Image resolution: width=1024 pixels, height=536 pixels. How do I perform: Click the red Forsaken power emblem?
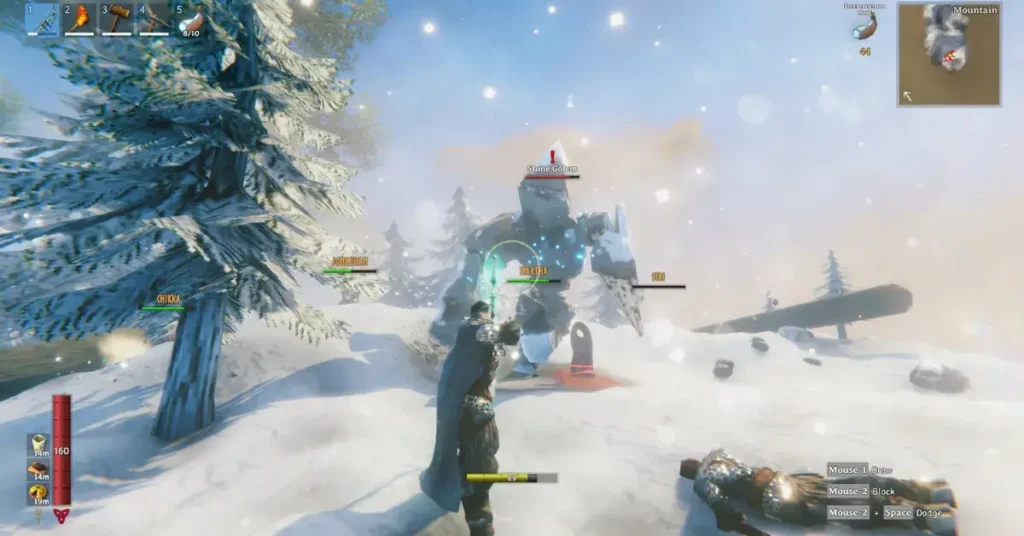[x=62, y=515]
